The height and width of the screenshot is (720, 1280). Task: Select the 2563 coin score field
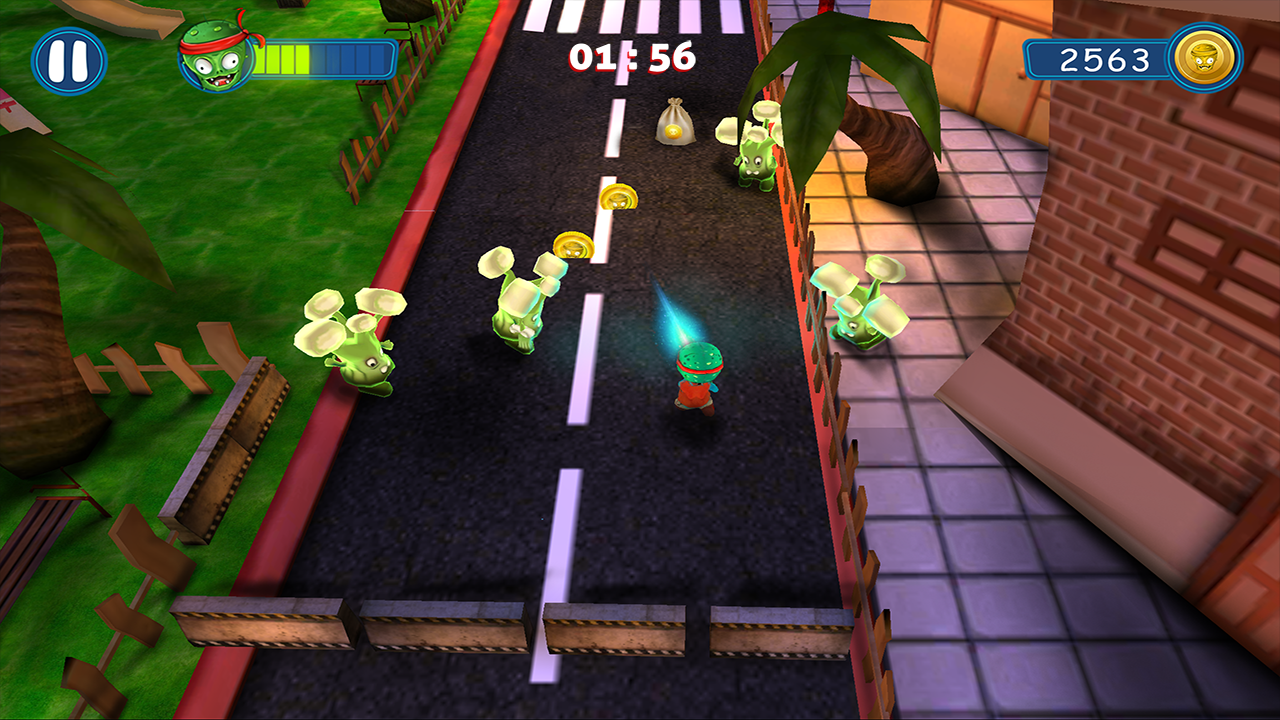coord(1104,60)
